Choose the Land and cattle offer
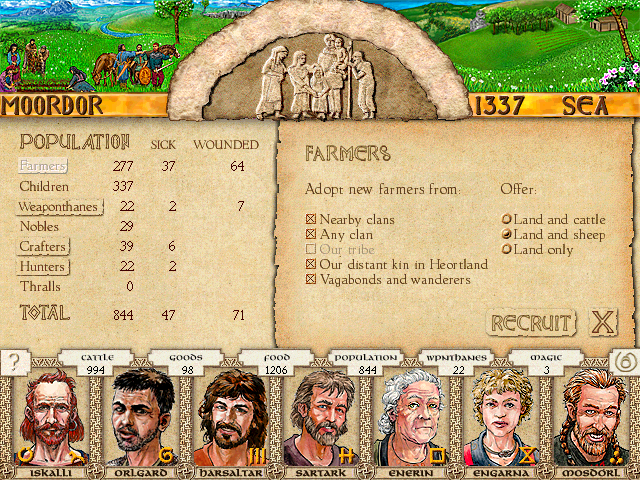Screen dimensions: 640x480 click(507, 219)
